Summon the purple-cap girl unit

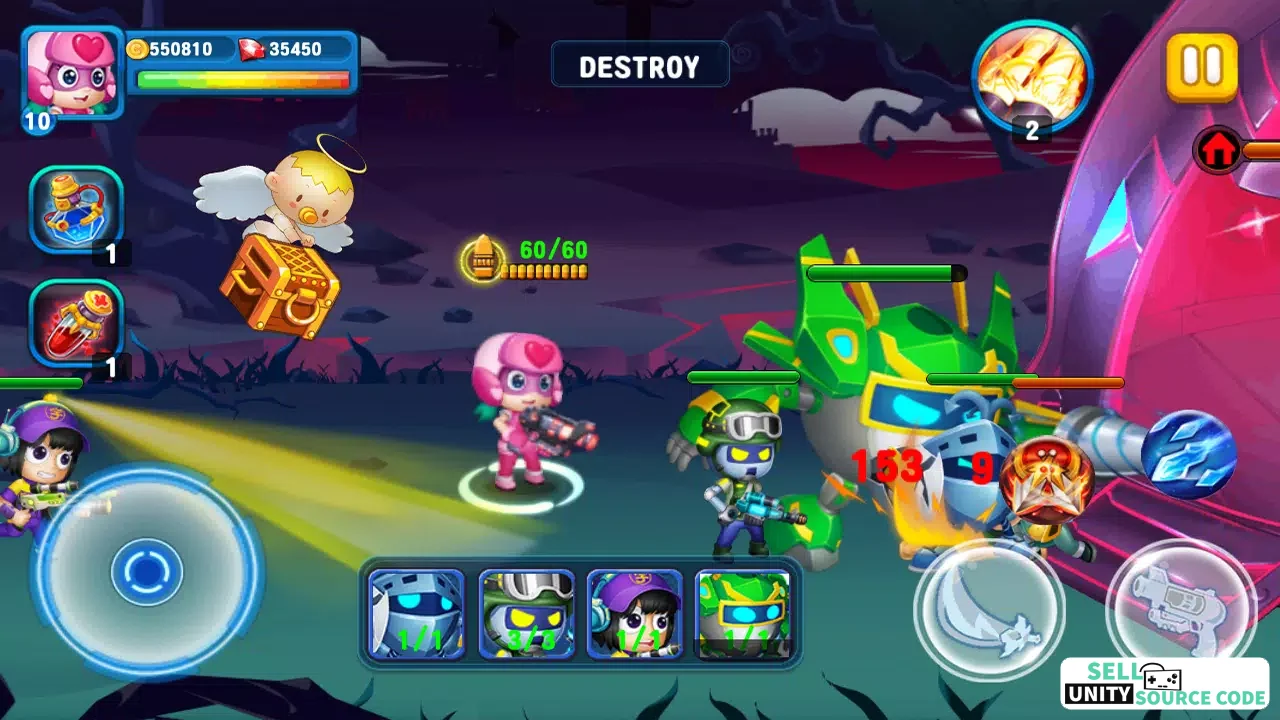pos(635,613)
